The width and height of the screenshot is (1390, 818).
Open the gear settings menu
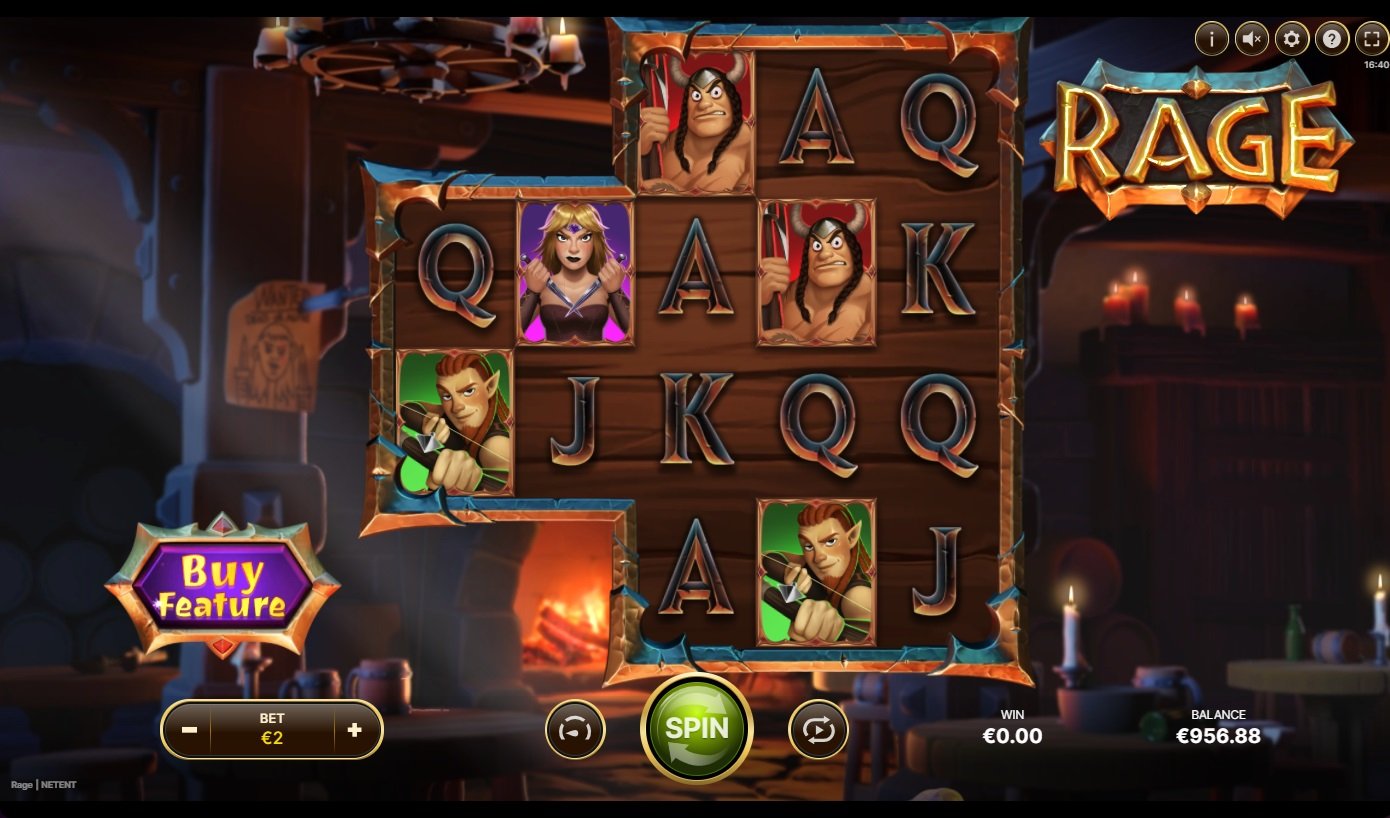click(x=1292, y=39)
